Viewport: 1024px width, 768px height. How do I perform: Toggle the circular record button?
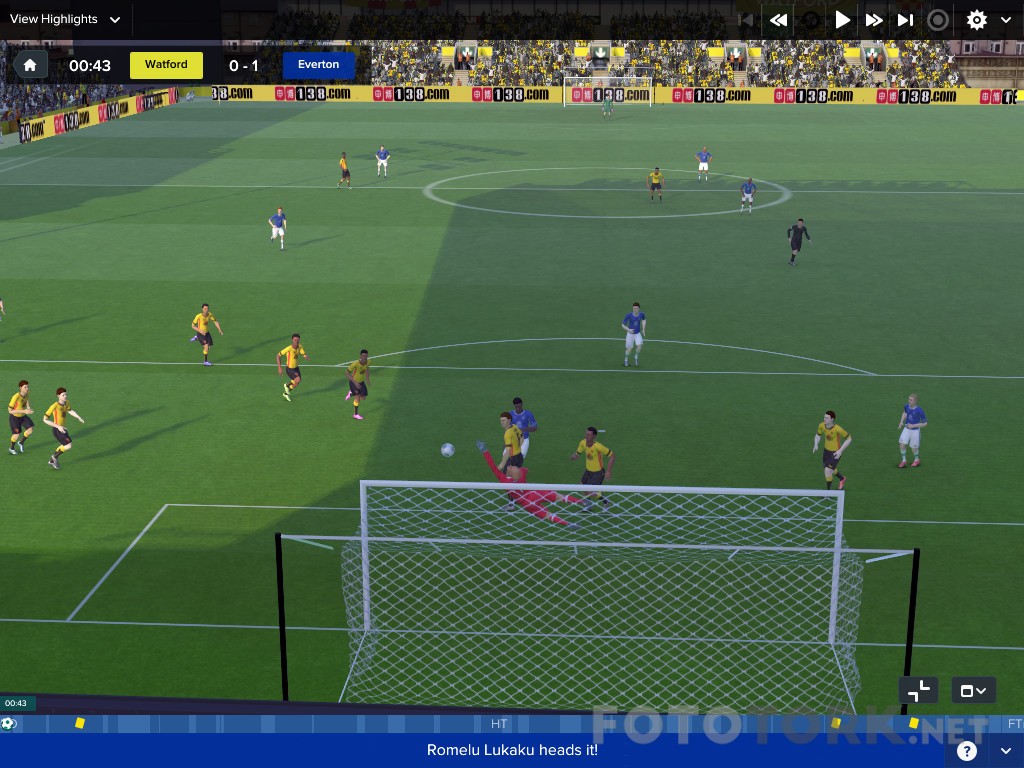tap(938, 20)
